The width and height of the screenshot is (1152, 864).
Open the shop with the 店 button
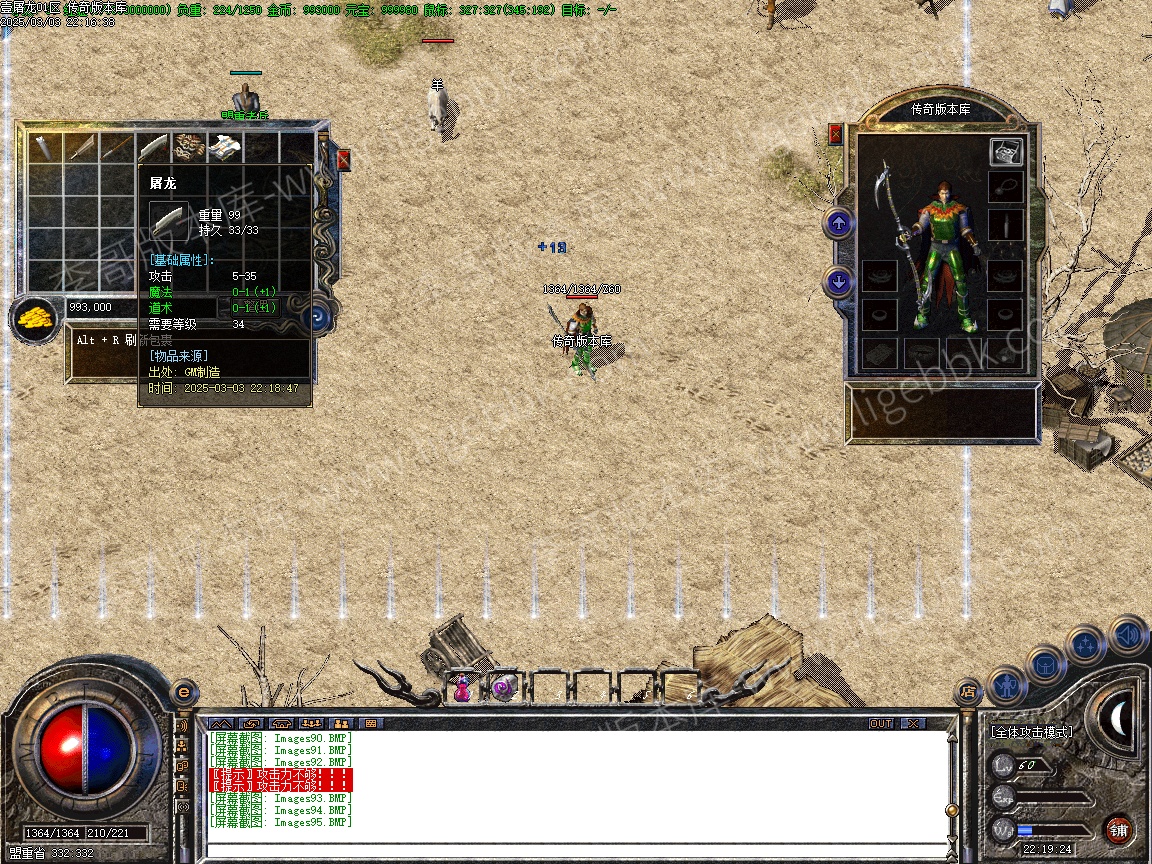coord(968,690)
